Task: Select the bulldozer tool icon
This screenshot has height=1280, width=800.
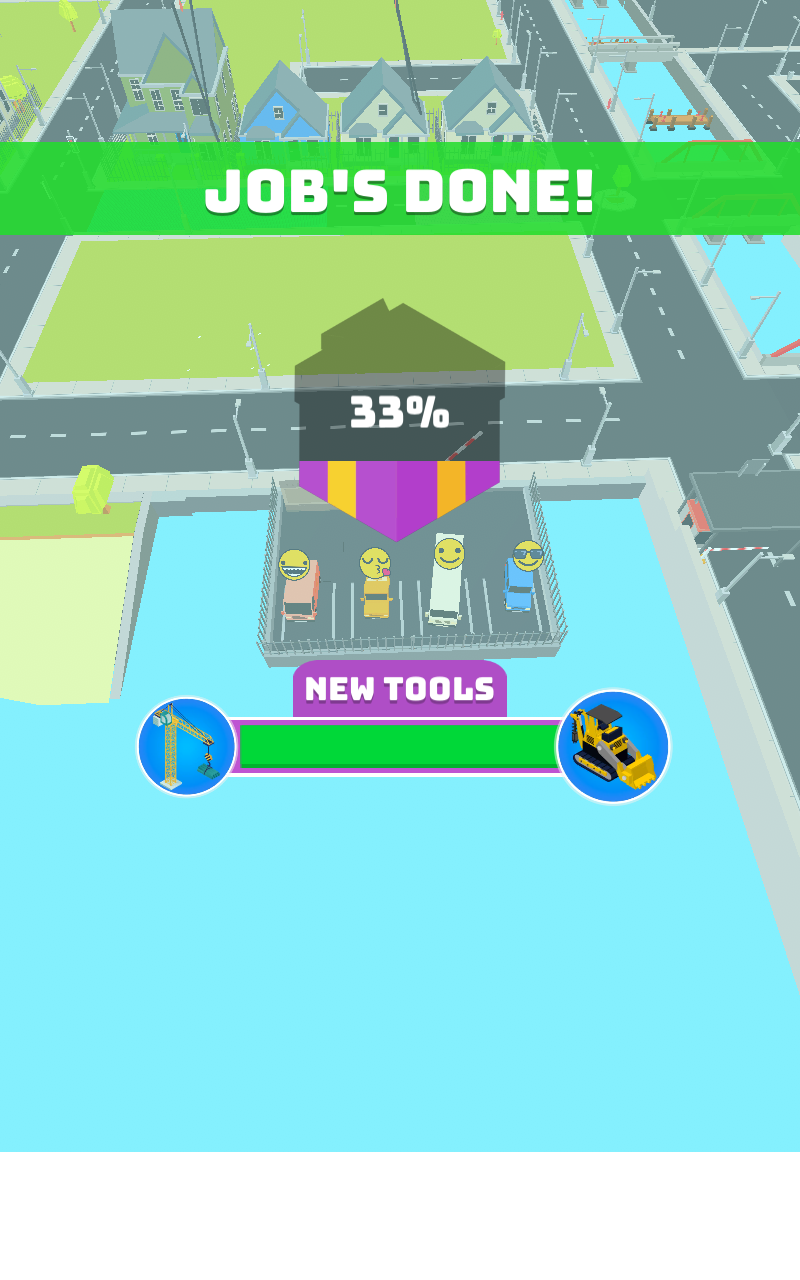Action: pos(612,746)
